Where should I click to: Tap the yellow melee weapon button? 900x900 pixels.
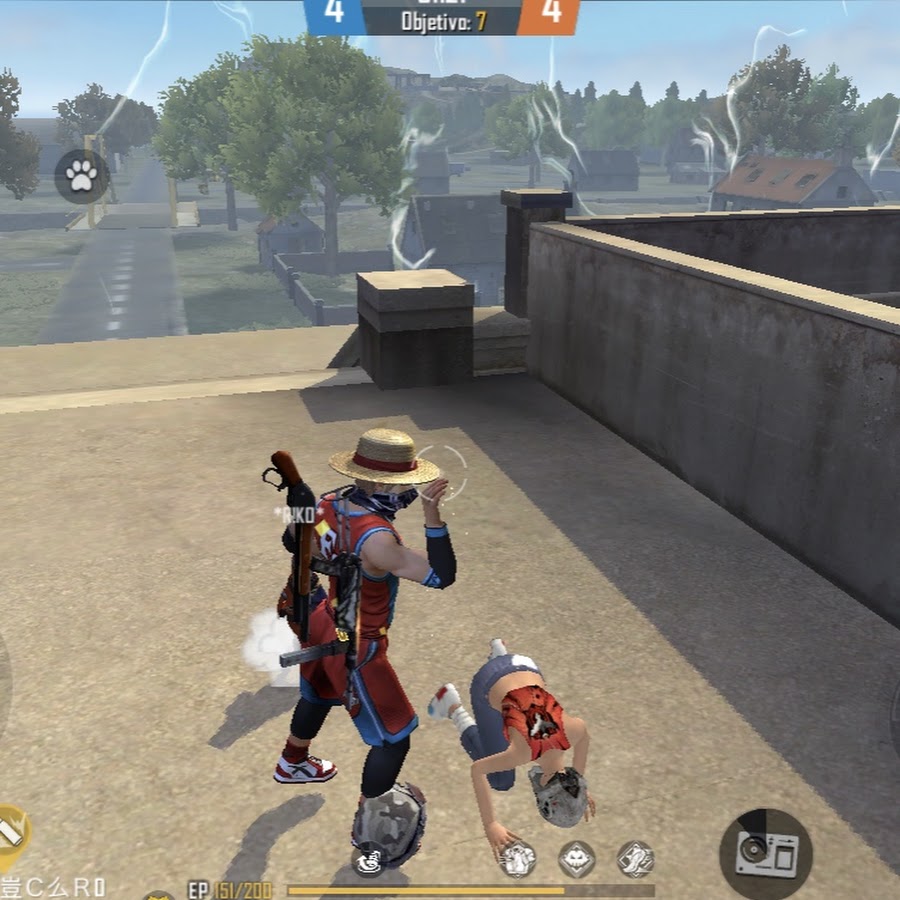tap(10, 832)
